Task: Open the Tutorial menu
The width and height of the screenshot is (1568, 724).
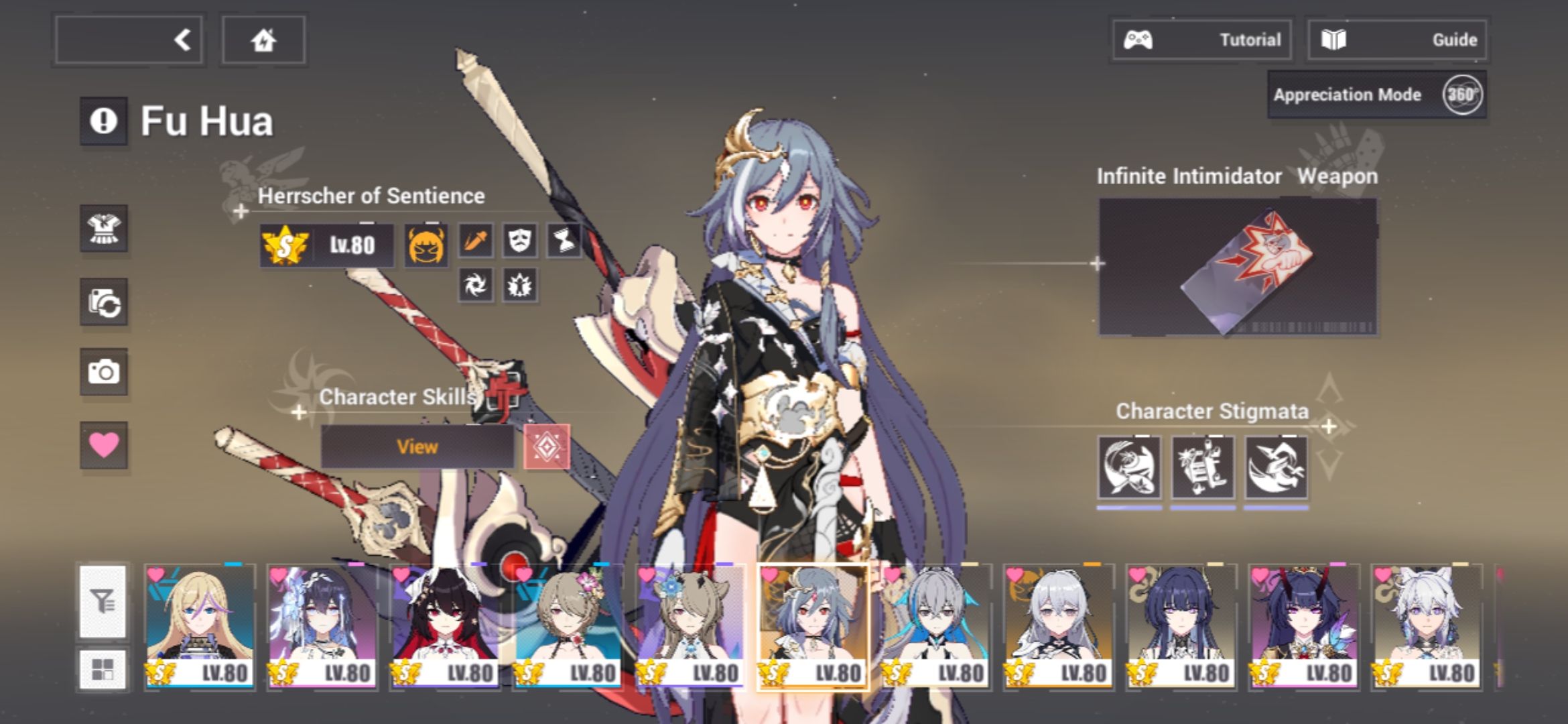Action: click(x=1203, y=39)
